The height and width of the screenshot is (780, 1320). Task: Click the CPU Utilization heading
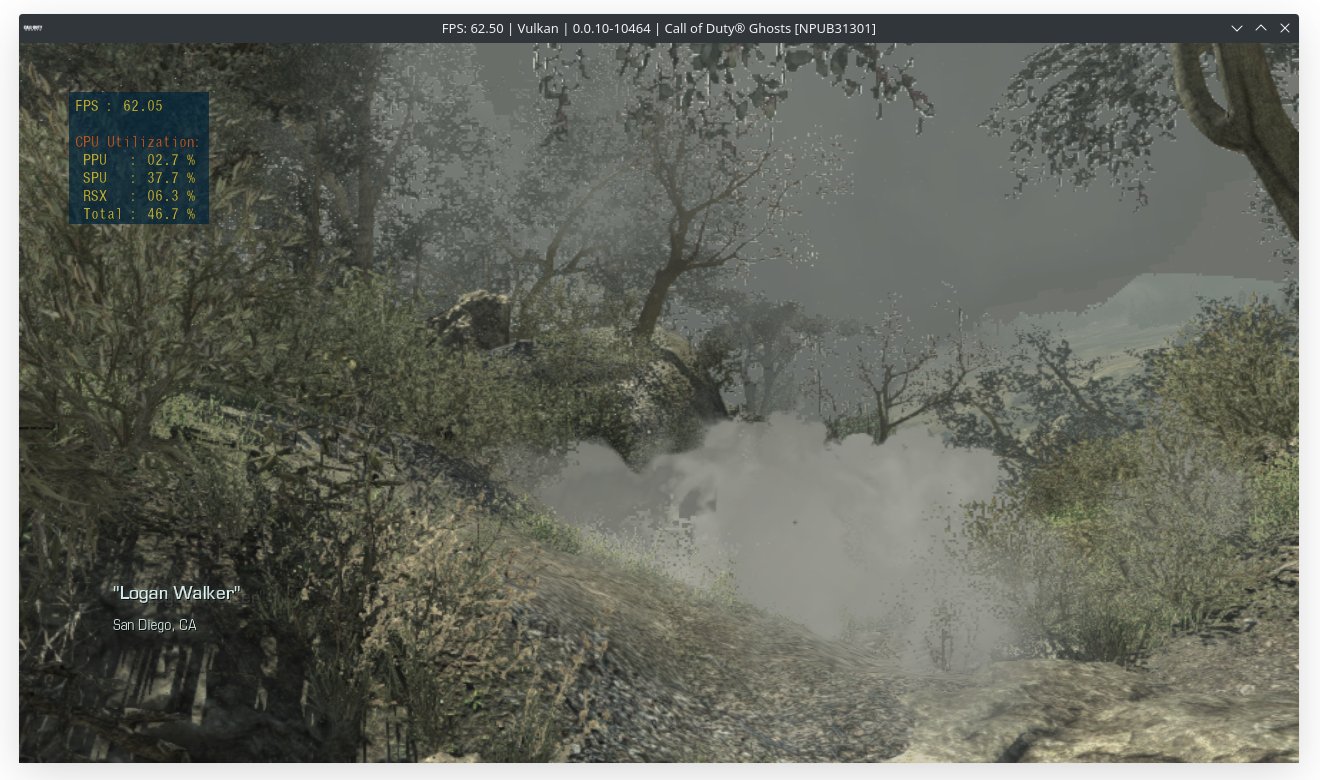pos(135,141)
